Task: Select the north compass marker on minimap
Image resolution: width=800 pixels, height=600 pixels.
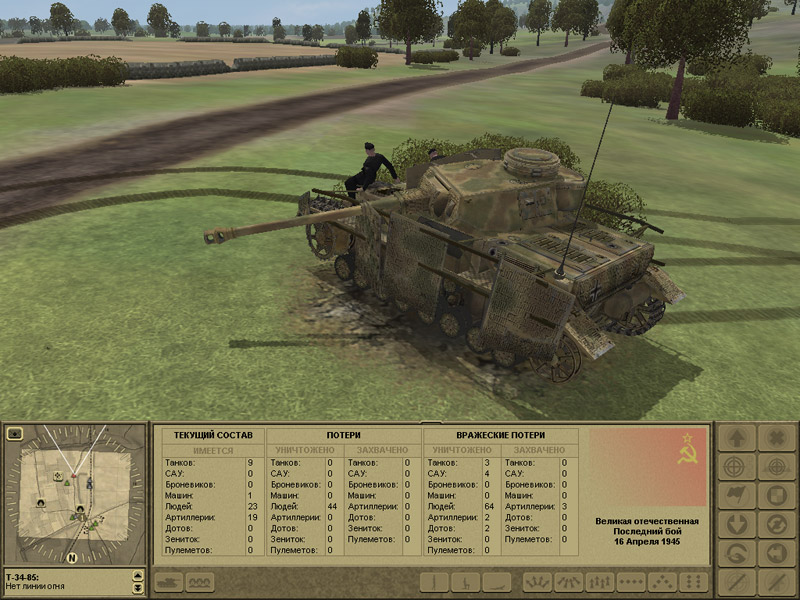Action: [x=72, y=557]
